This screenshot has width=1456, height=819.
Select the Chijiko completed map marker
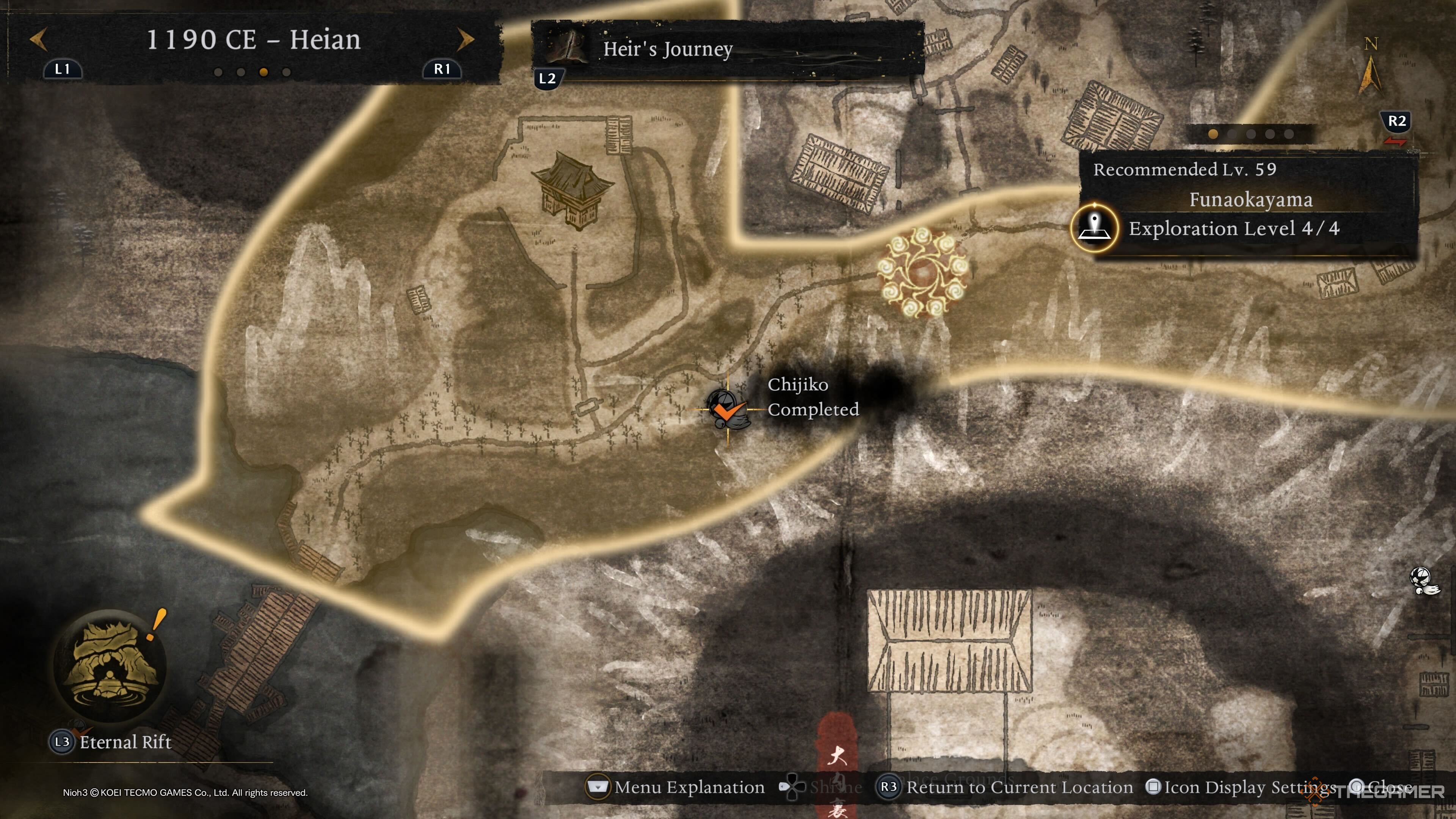point(727,409)
